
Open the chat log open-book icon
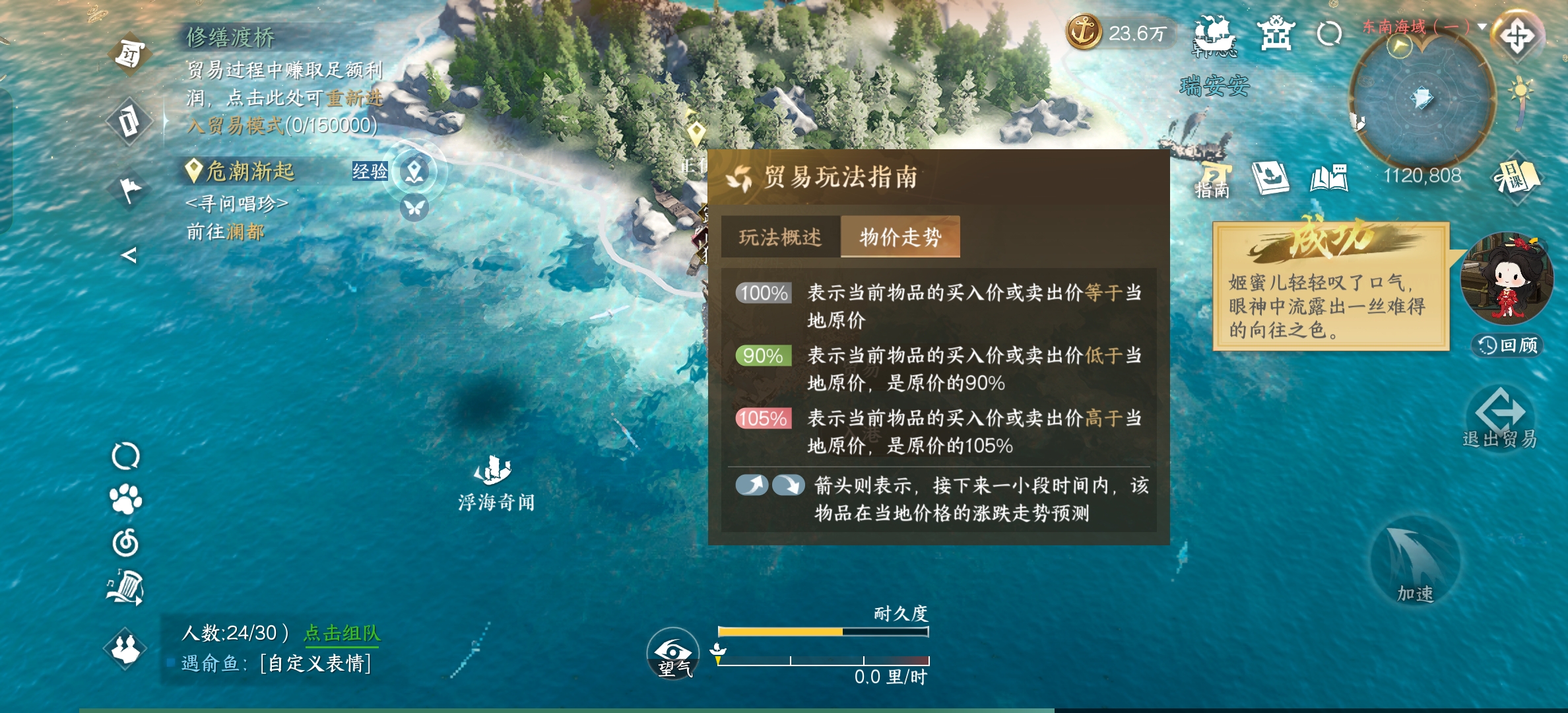pyautogui.click(x=1331, y=177)
